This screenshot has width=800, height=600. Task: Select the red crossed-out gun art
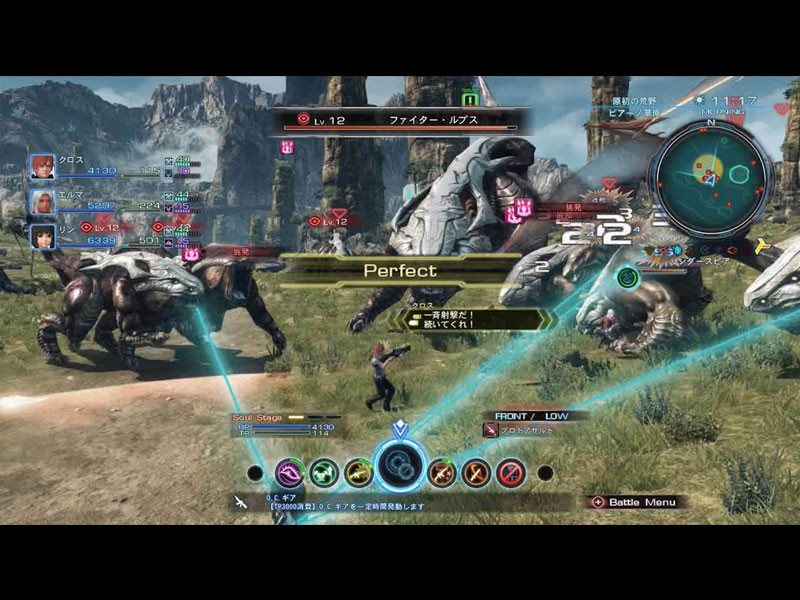(510, 472)
